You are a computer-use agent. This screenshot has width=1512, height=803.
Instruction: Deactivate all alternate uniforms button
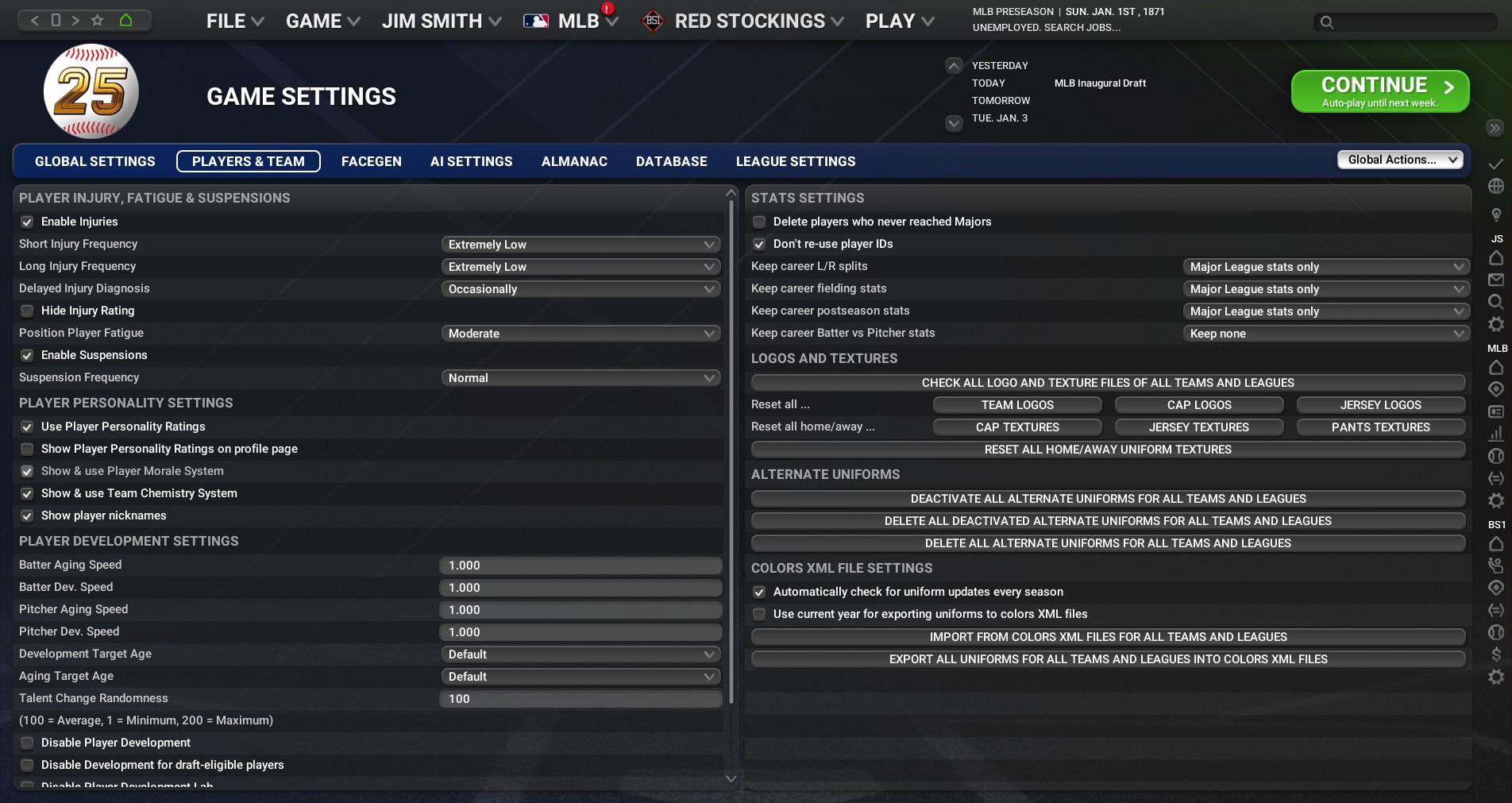pyautogui.click(x=1108, y=499)
